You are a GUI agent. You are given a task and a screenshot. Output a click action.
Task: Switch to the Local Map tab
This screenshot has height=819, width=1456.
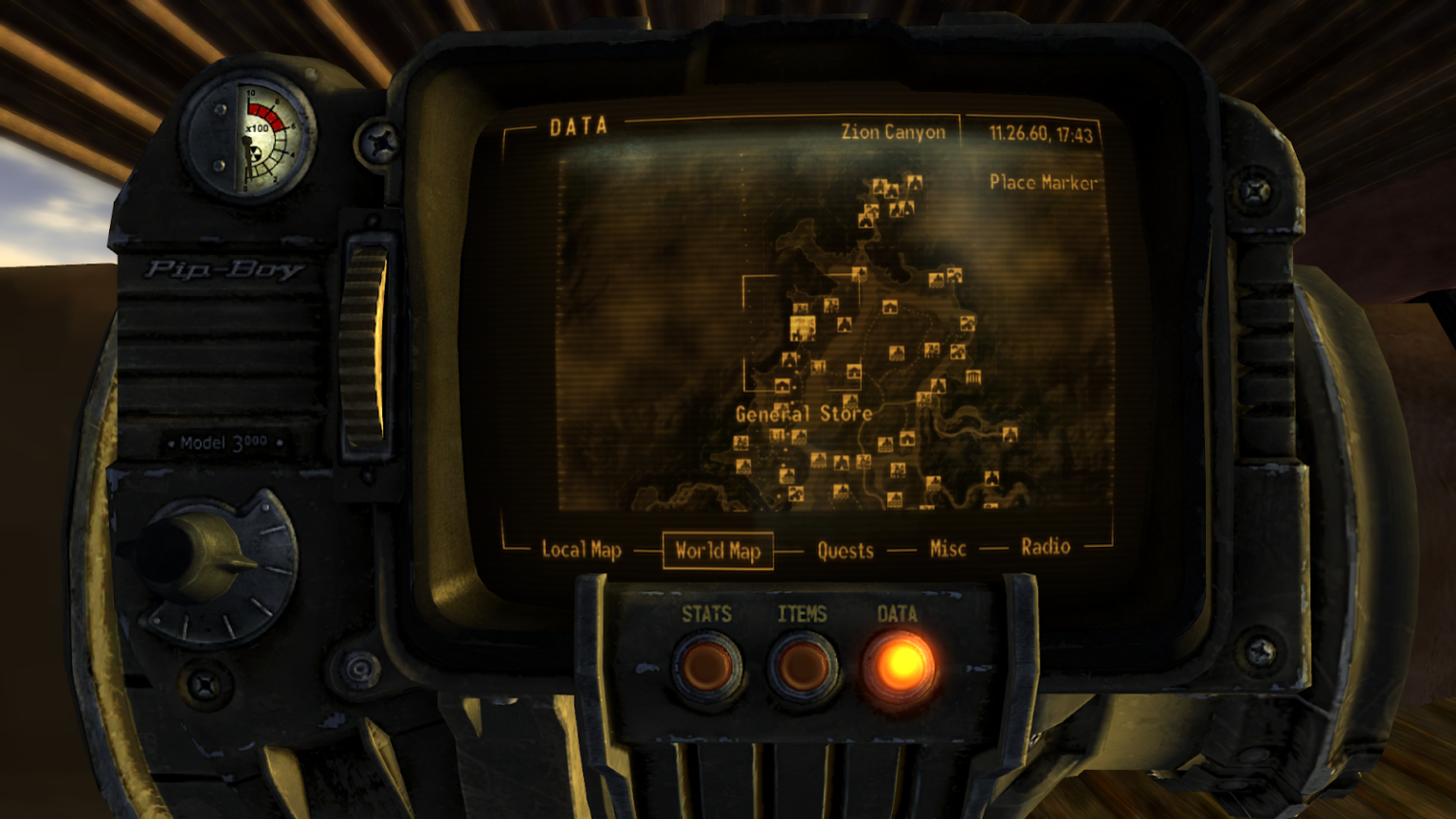pyautogui.click(x=581, y=549)
